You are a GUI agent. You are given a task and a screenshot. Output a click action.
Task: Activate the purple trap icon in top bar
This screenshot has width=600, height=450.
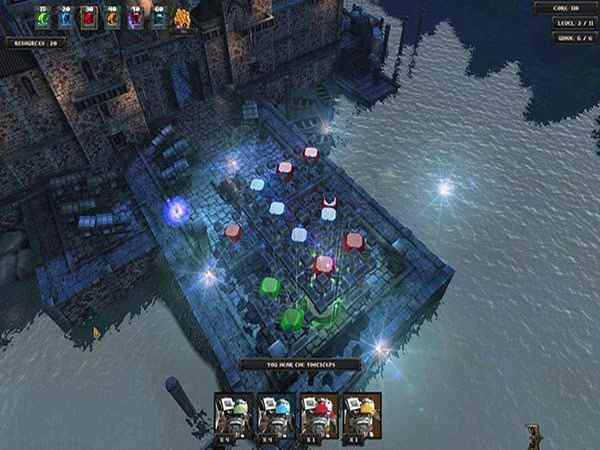pos(135,18)
